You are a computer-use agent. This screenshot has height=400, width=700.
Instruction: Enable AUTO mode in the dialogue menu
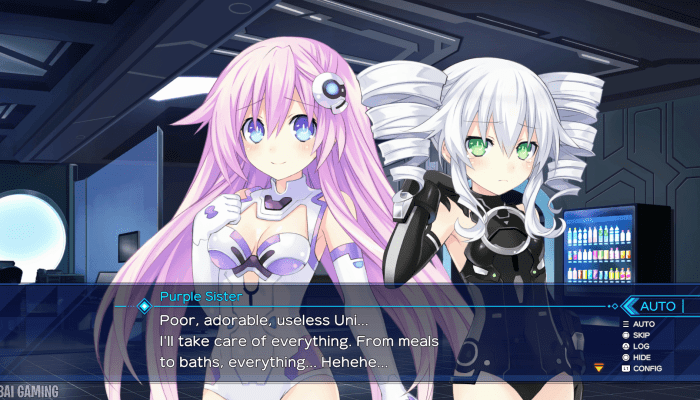tap(643, 324)
